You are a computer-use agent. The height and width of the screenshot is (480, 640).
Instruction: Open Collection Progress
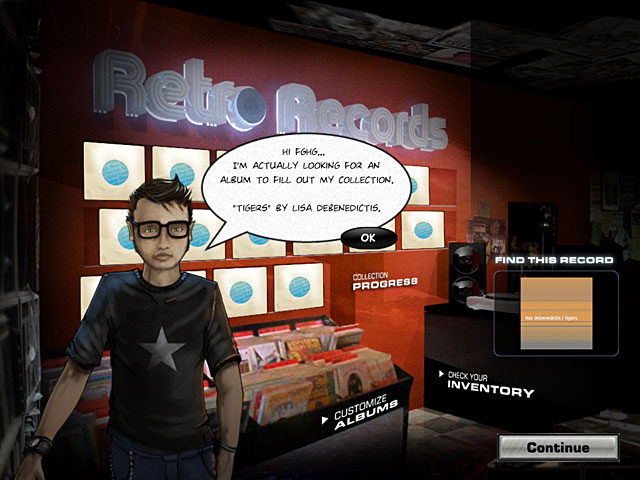point(385,279)
